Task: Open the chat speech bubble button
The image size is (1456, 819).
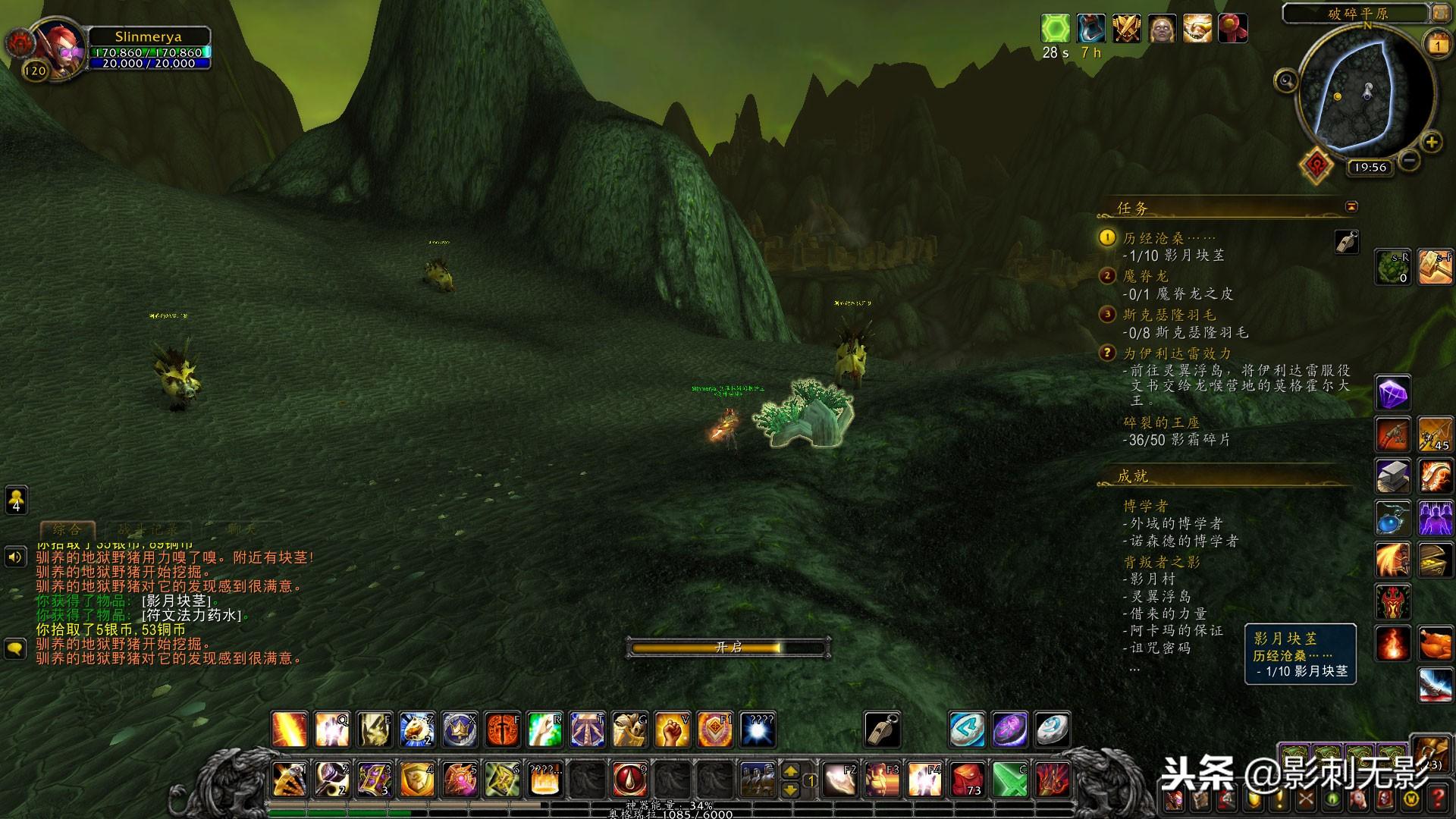Action: coord(16,649)
